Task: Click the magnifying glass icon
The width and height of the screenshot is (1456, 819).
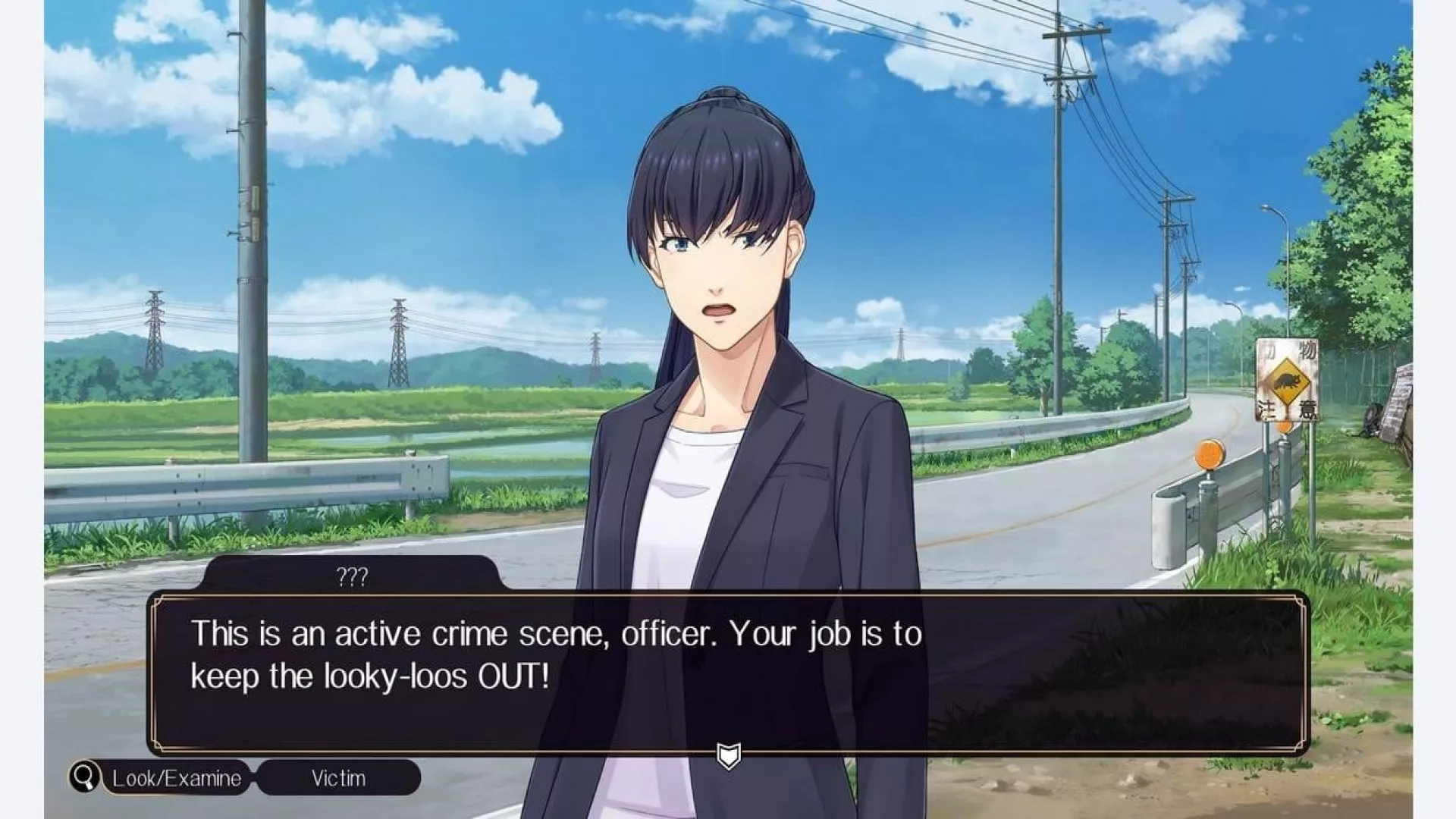Action: (x=85, y=777)
